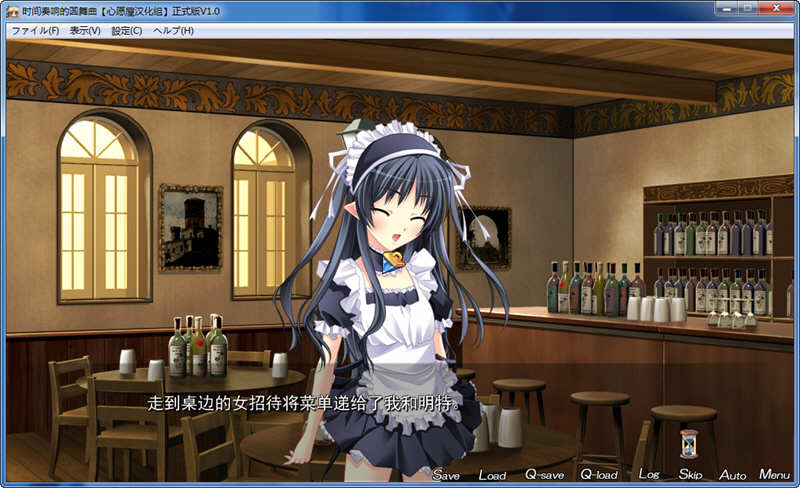The image size is (800, 488).
Task: Open the 設定(C) menu
Action: [x=127, y=31]
